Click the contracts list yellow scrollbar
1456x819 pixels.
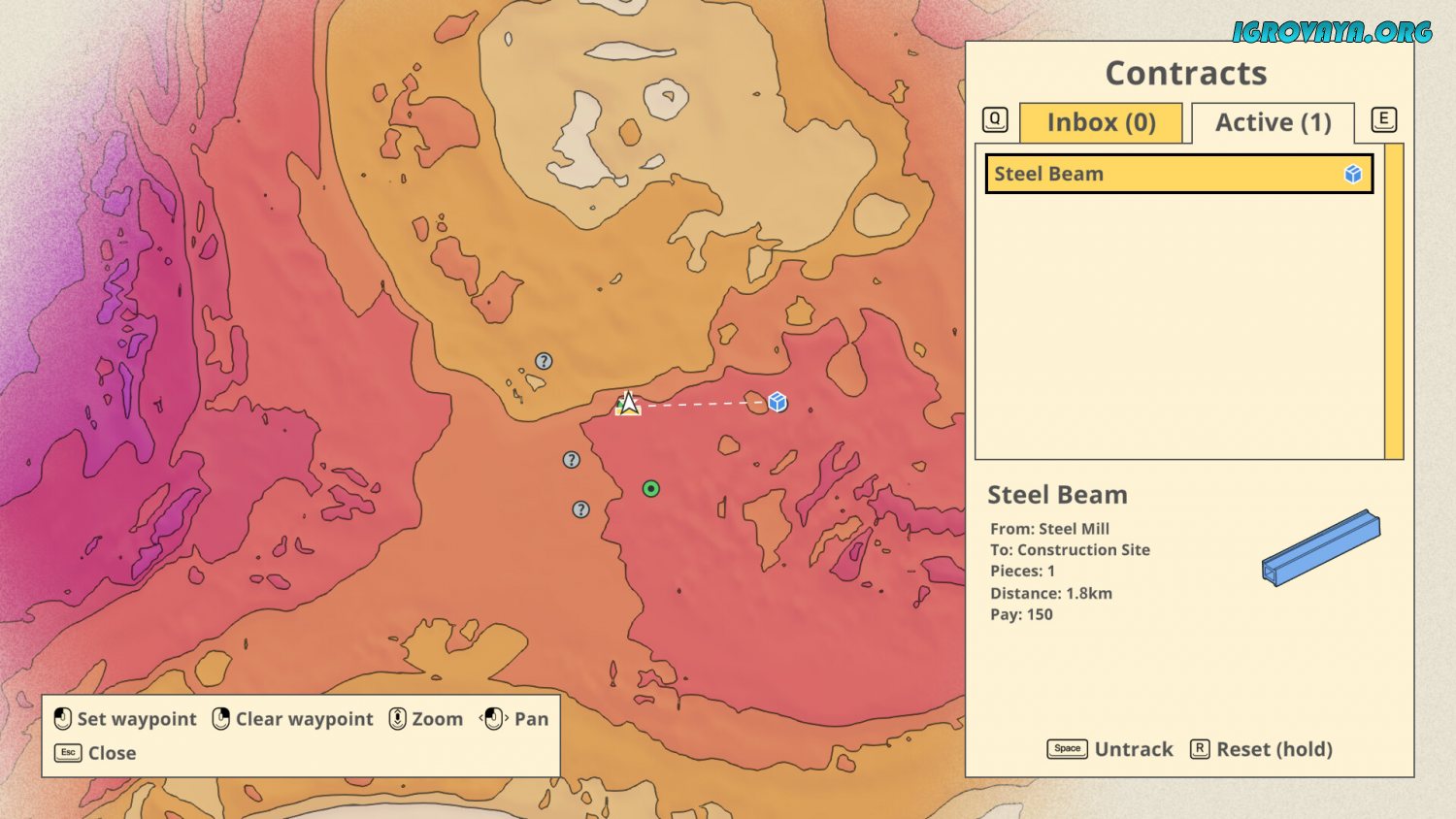click(1394, 301)
